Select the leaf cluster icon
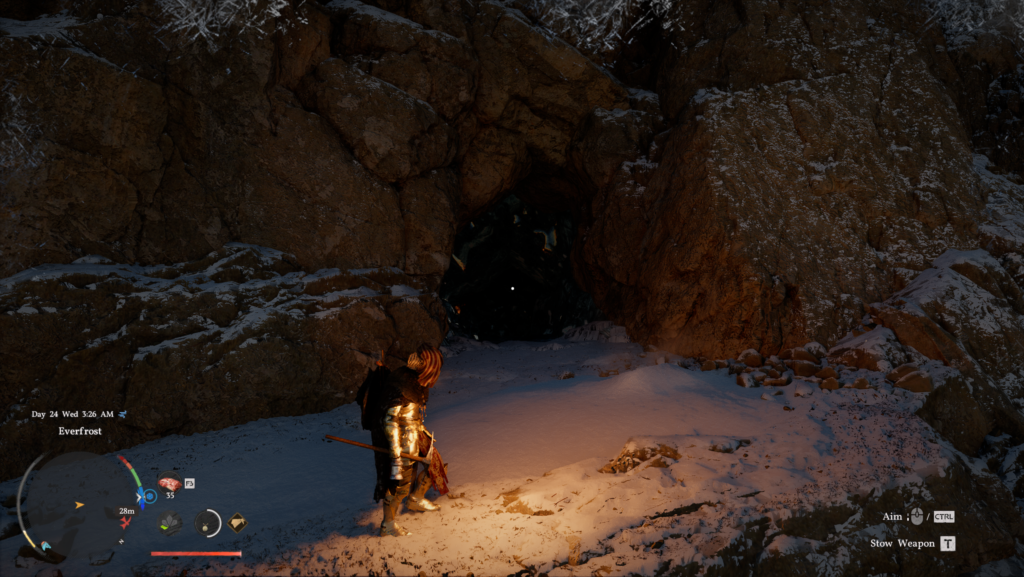 pos(170,521)
